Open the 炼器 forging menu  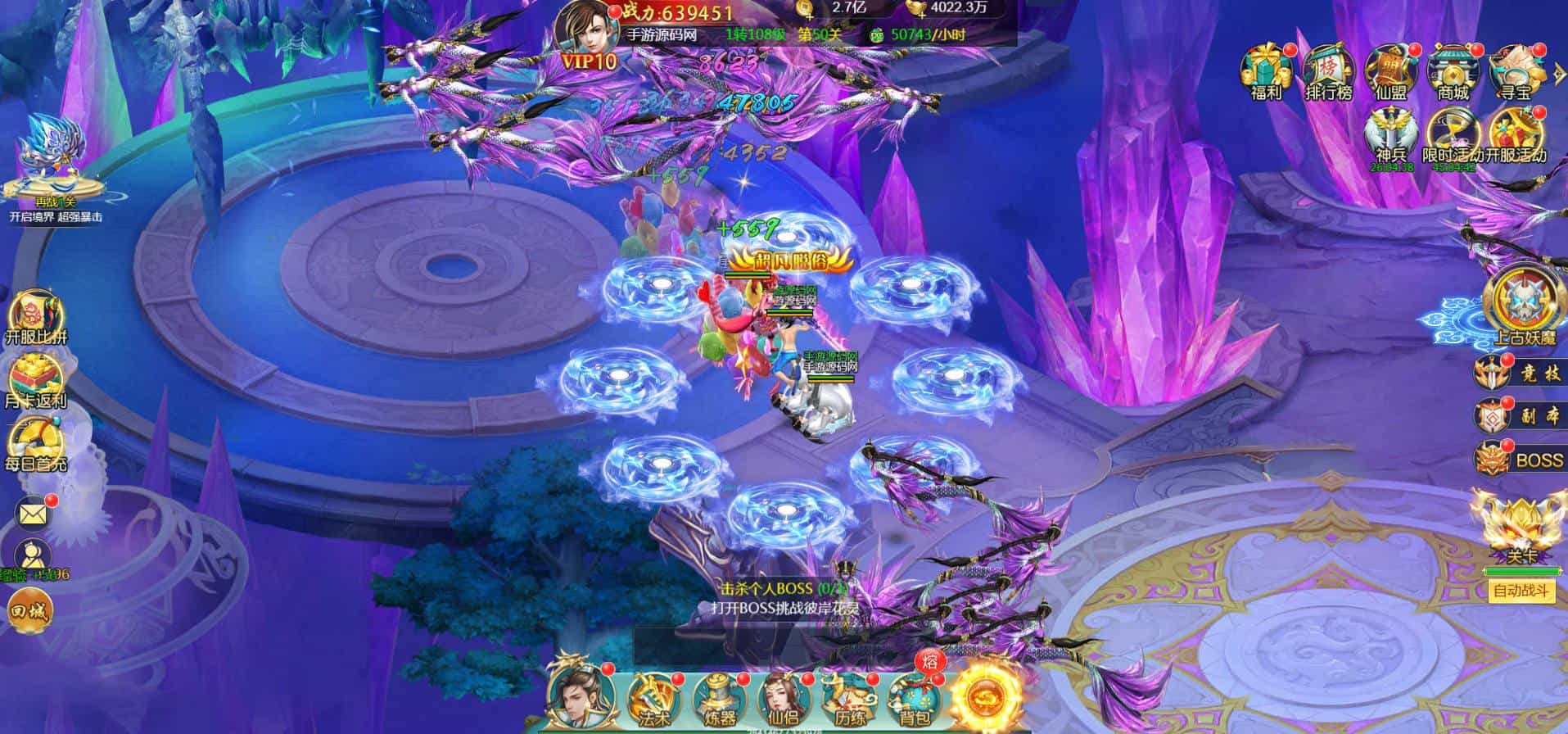click(718, 699)
